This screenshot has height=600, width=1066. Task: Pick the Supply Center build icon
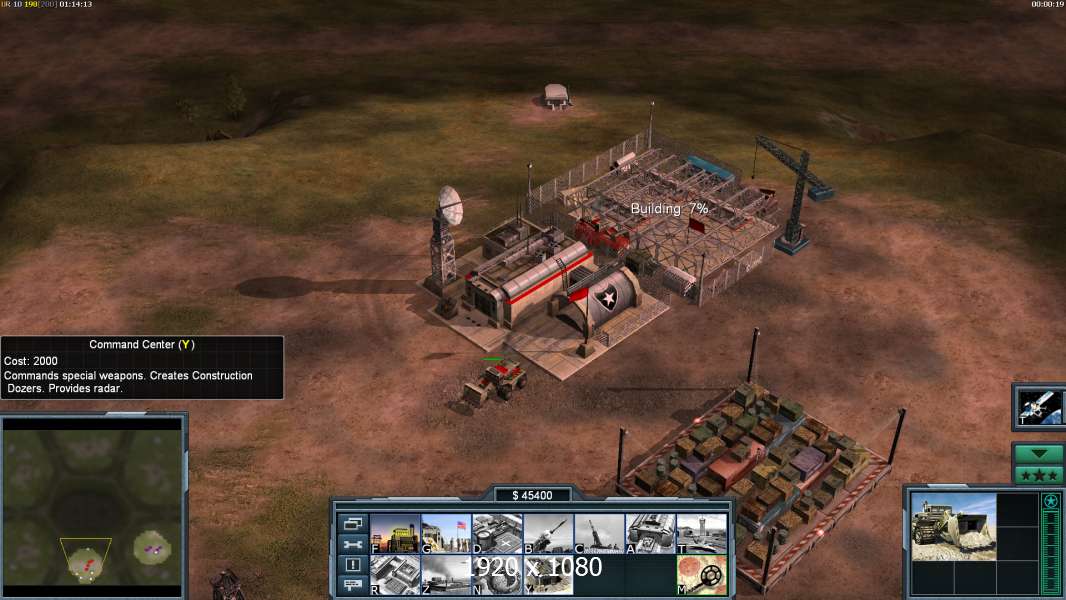497,534
